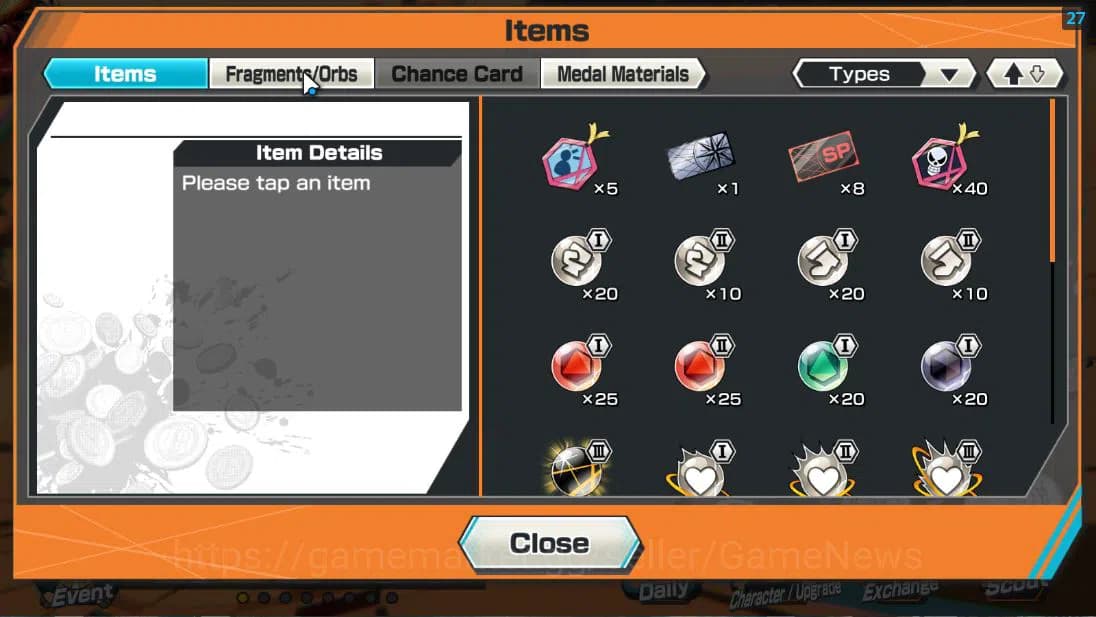Switch to the Fragments/Orbs tab
1096x617 pixels.
pos(291,74)
